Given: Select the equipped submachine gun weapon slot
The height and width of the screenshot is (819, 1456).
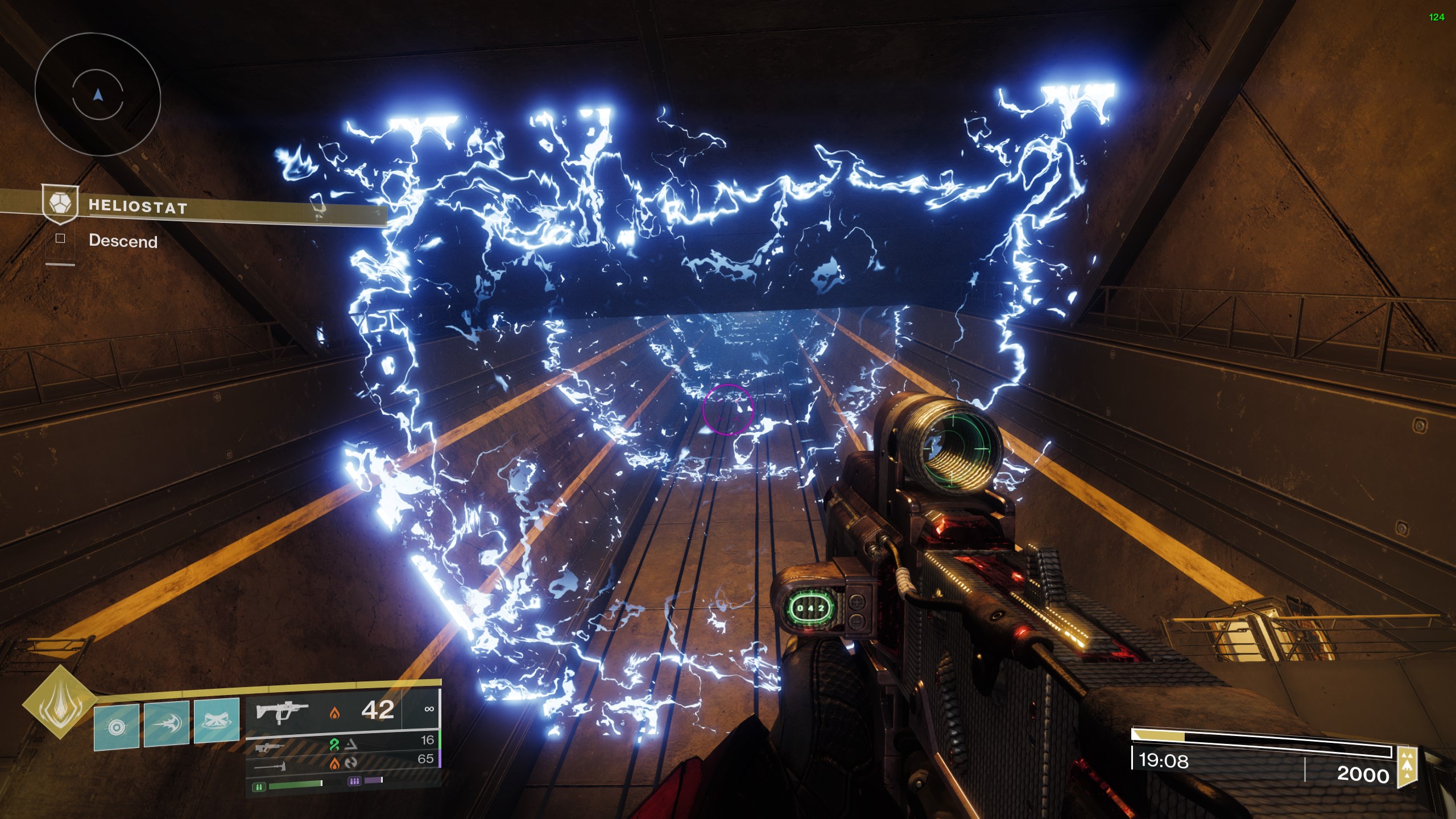Looking at the screenshot, I should click(x=283, y=712).
